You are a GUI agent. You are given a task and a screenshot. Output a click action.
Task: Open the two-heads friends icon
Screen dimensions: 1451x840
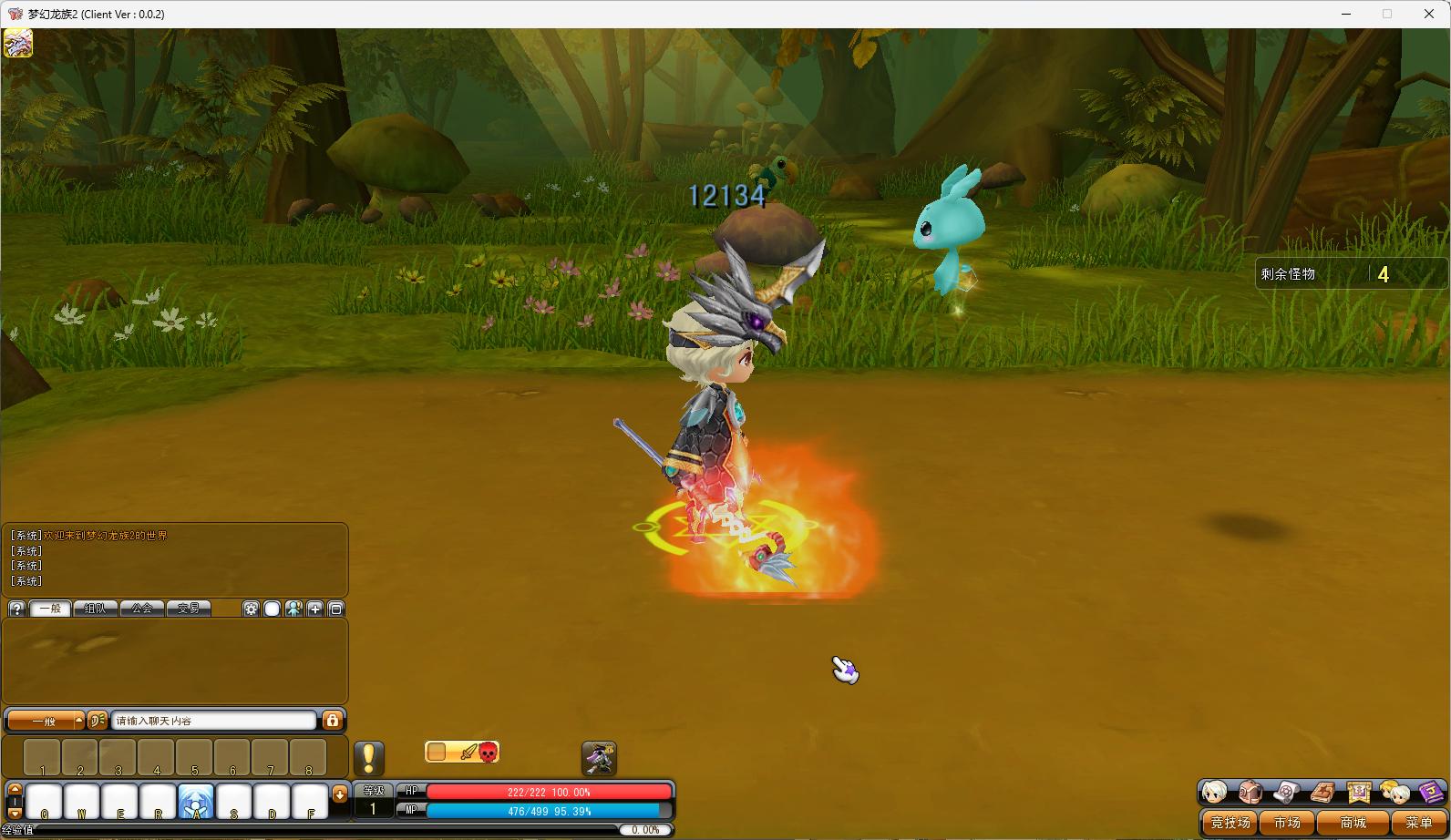point(1394,792)
